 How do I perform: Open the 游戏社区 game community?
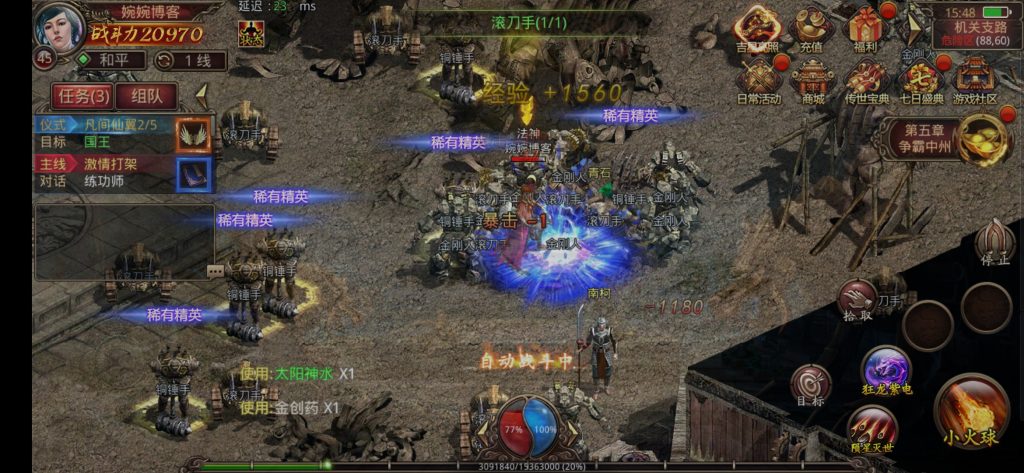point(975,80)
